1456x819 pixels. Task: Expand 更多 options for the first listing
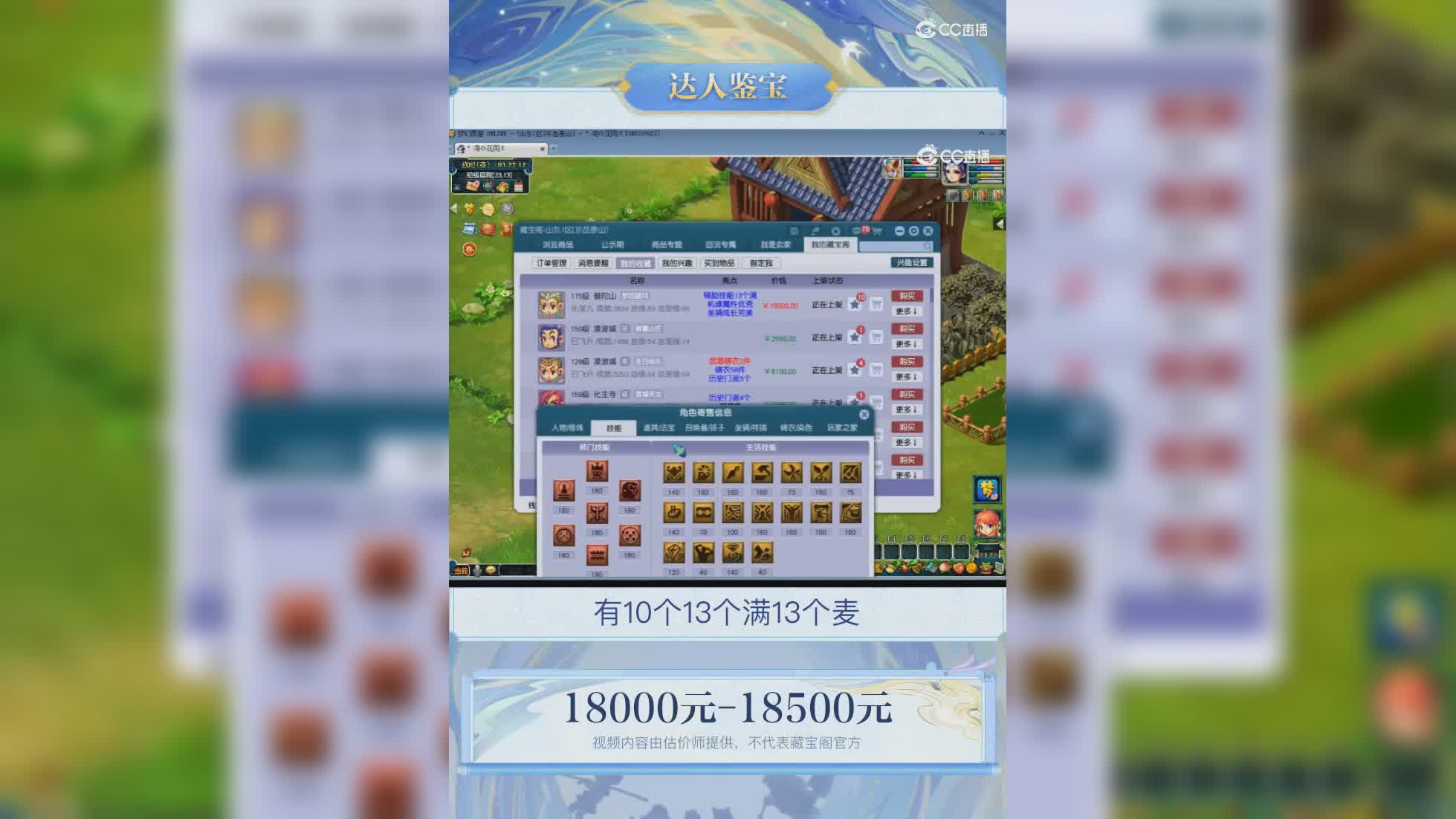click(x=907, y=311)
